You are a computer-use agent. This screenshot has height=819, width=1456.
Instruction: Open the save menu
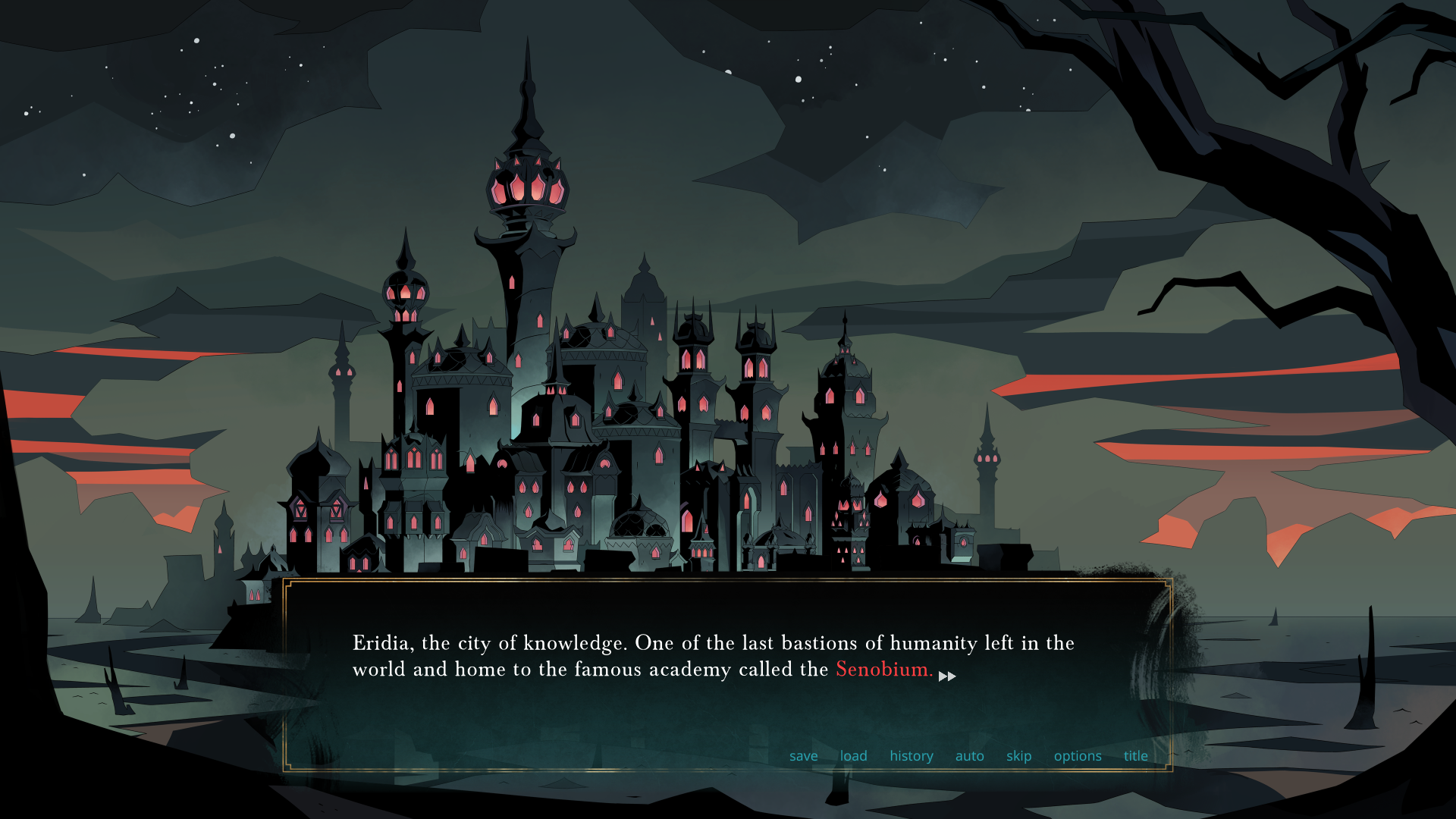(803, 756)
